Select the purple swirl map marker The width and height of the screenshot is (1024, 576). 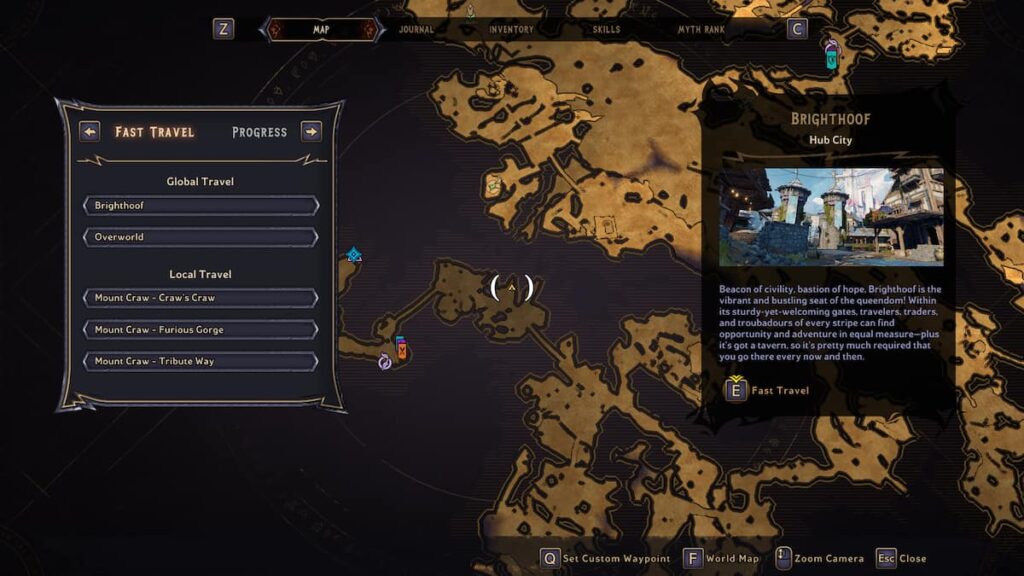tap(385, 362)
